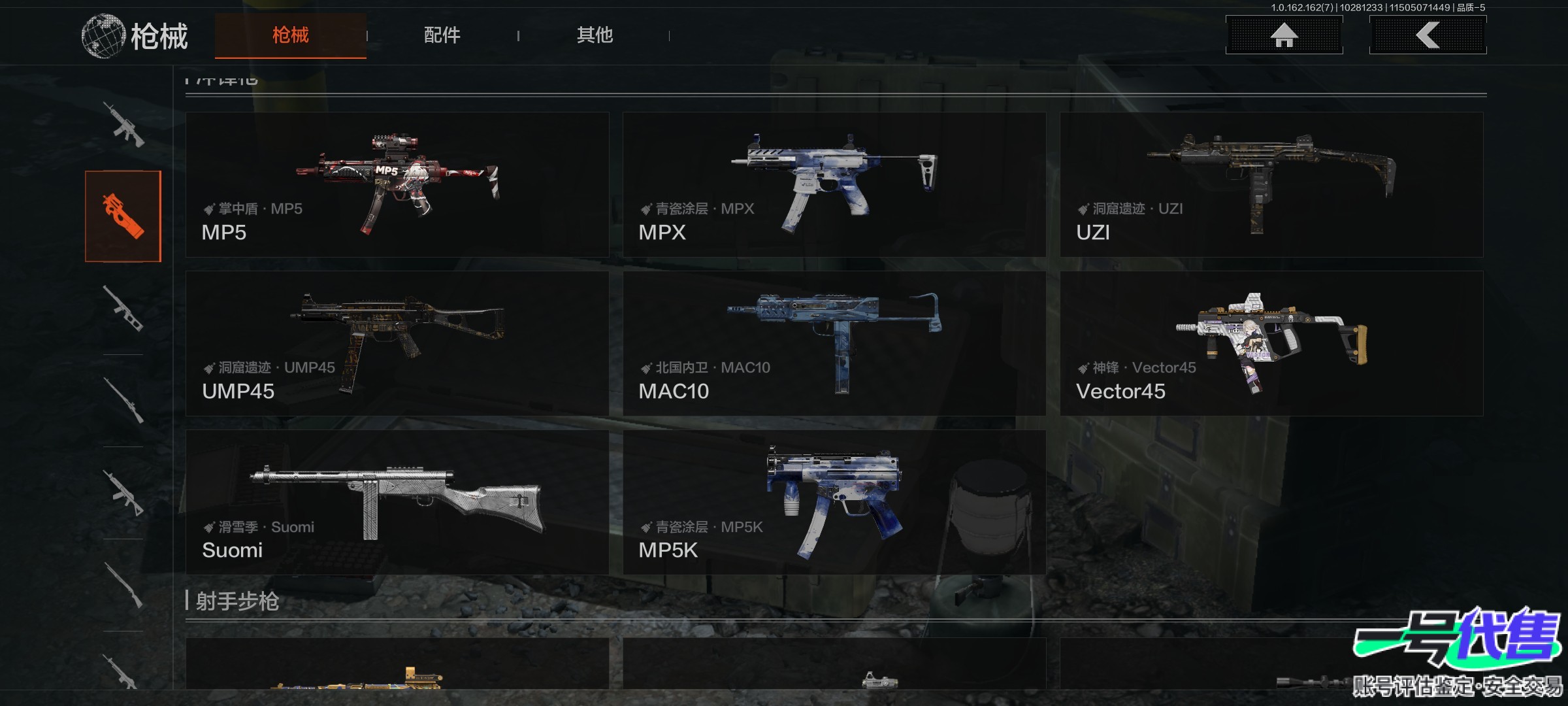Open the UMP45 weapon tile
Viewport: 1568px width, 706px height.
point(397,343)
